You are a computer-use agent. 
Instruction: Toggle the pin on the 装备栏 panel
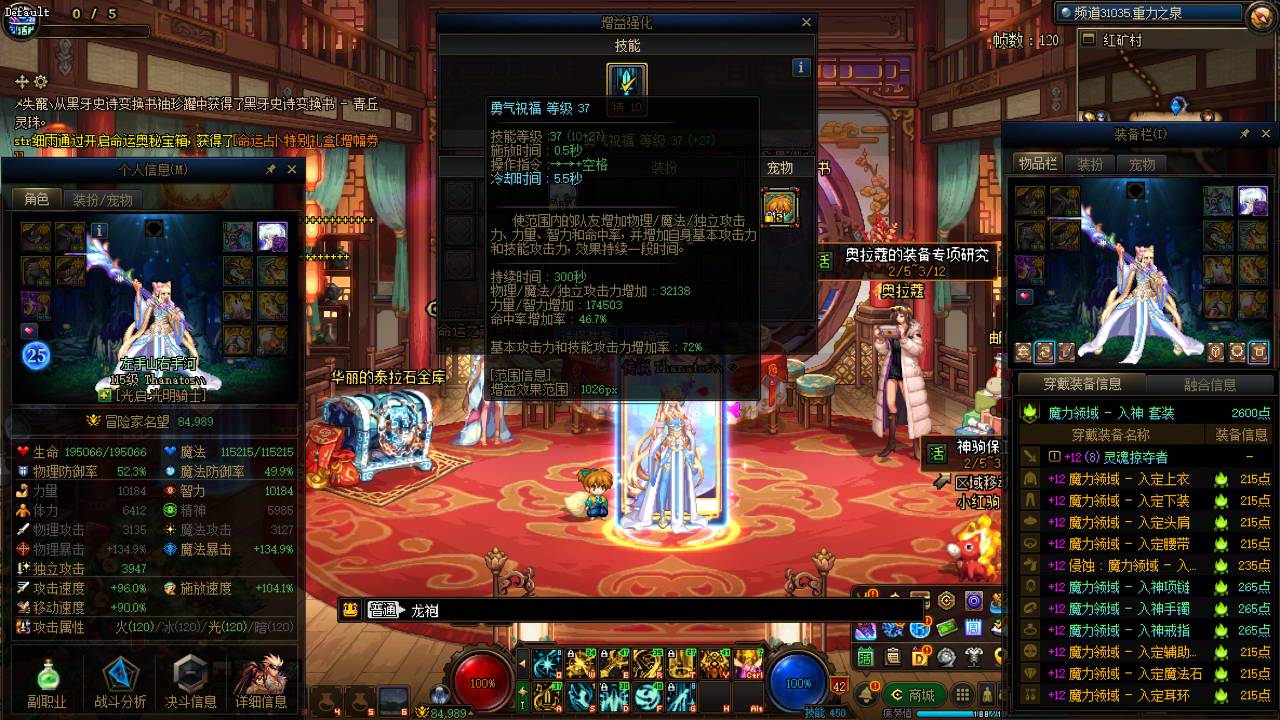coord(1247,133)
